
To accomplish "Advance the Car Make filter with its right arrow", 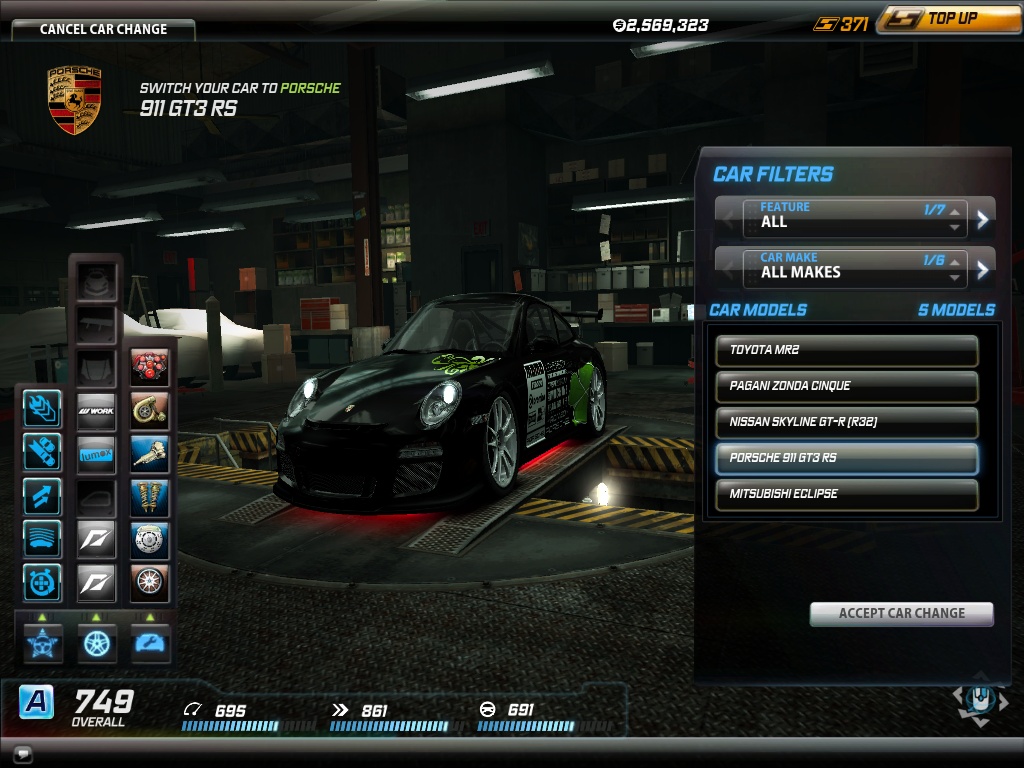I will [x=983, y=269].
